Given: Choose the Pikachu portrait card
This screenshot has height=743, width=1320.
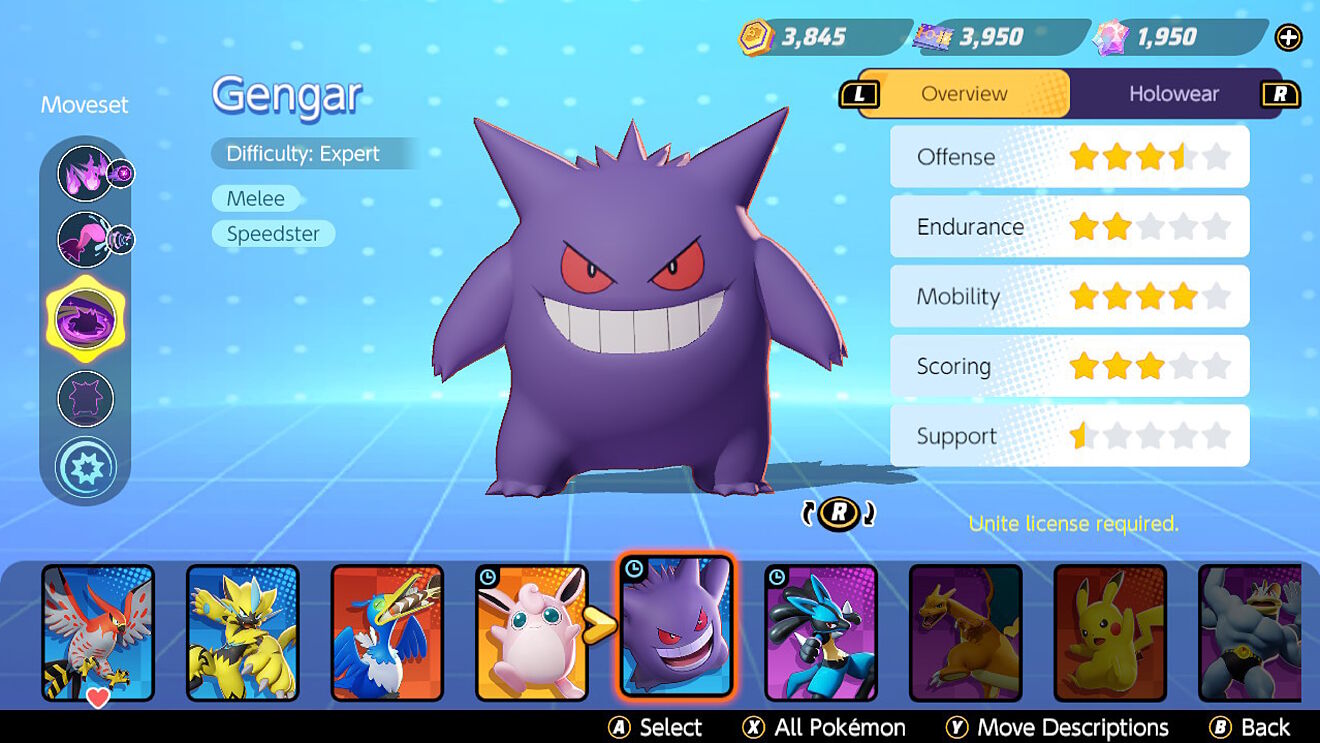Looking at the screenshot, I should pyautogui.click(x=1110, y=632).
